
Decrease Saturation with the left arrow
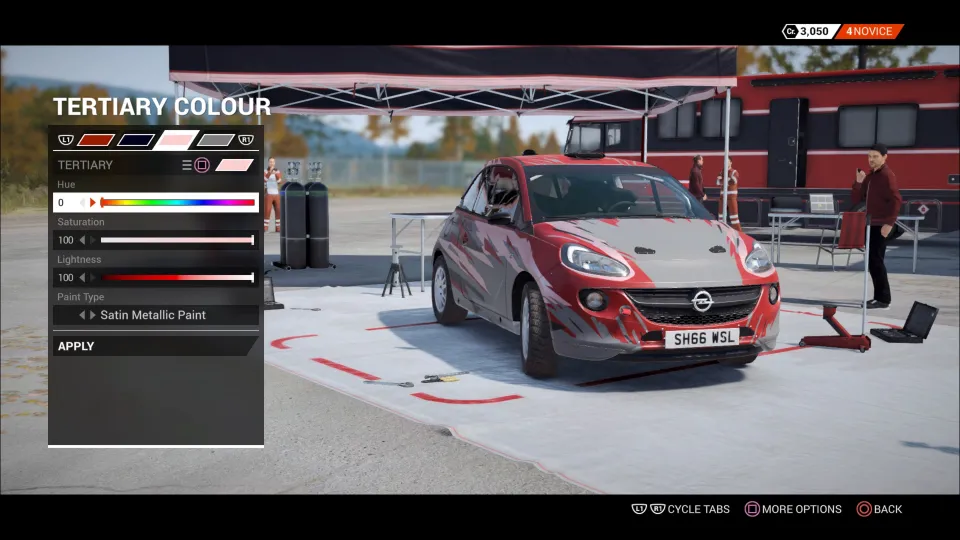click(x=82, y=240)
